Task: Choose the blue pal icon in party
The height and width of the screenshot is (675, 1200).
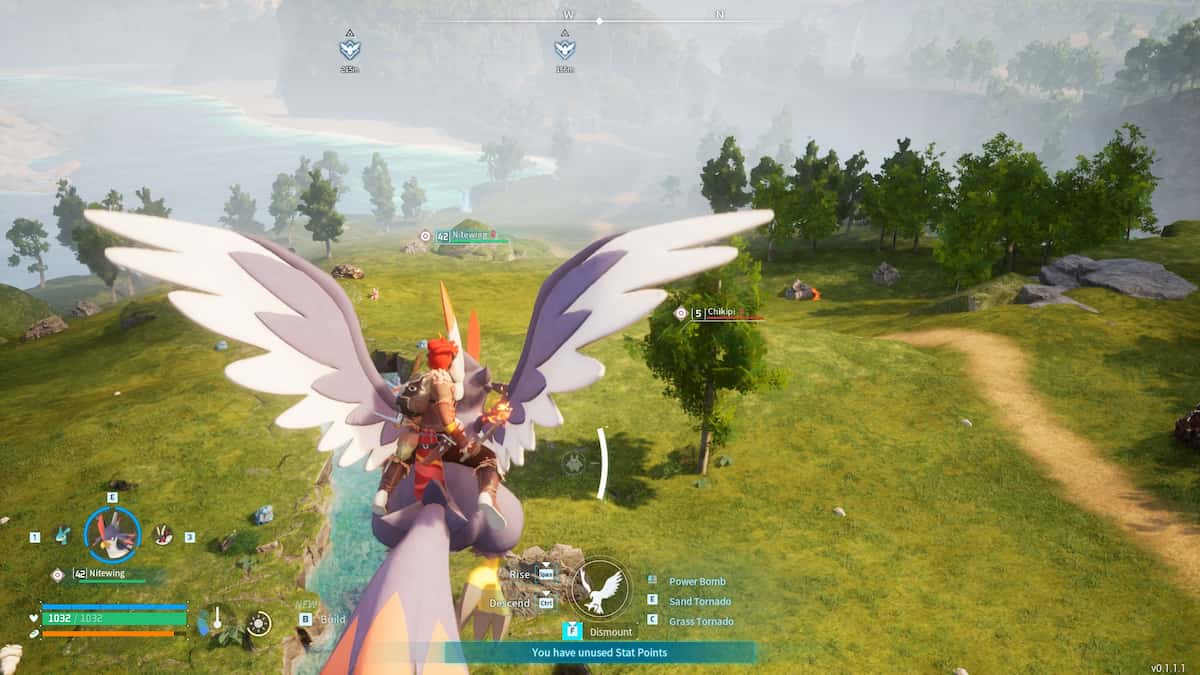Action: coord(62,536)
